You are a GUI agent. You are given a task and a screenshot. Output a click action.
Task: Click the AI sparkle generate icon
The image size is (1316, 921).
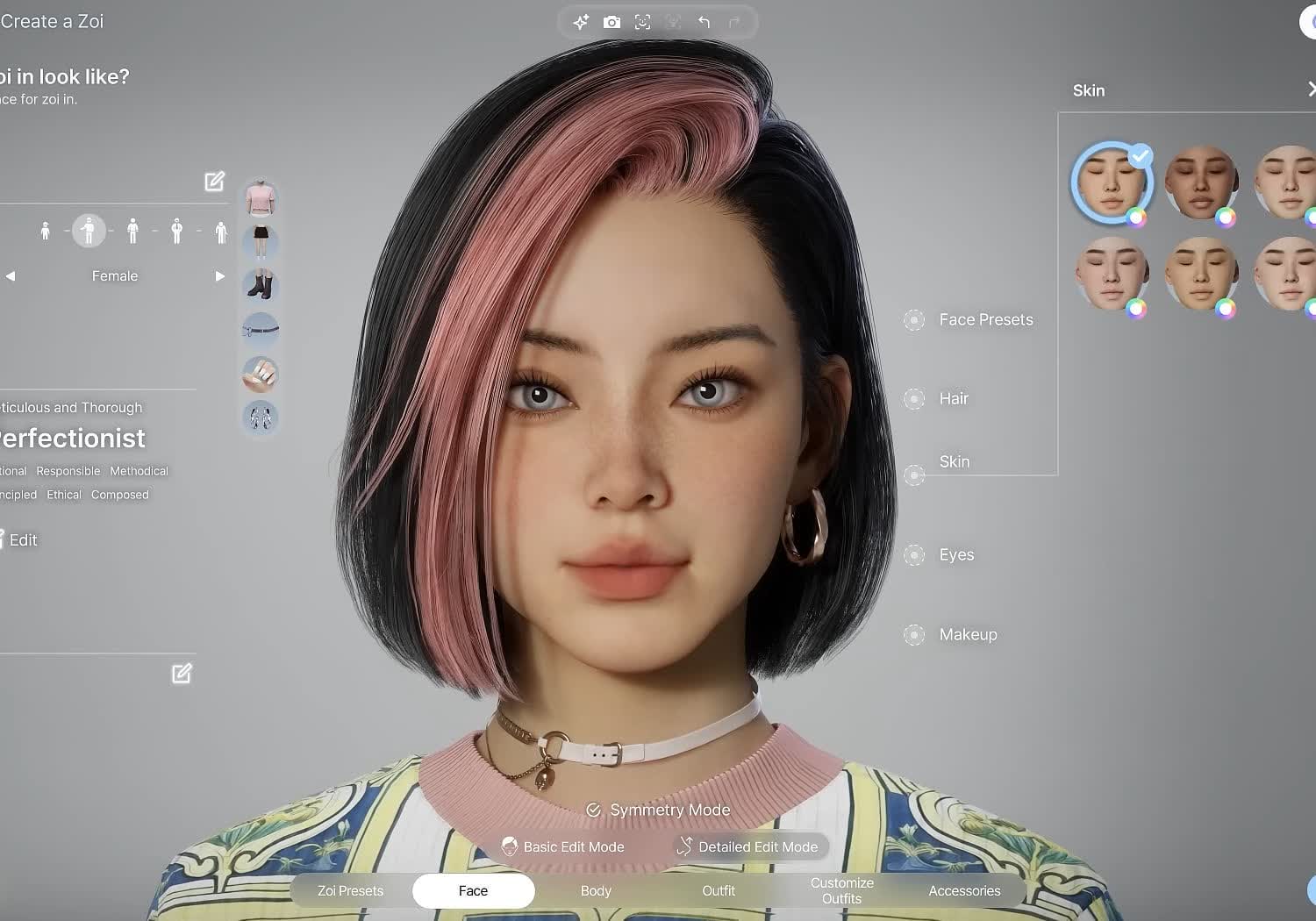(581, 22)
